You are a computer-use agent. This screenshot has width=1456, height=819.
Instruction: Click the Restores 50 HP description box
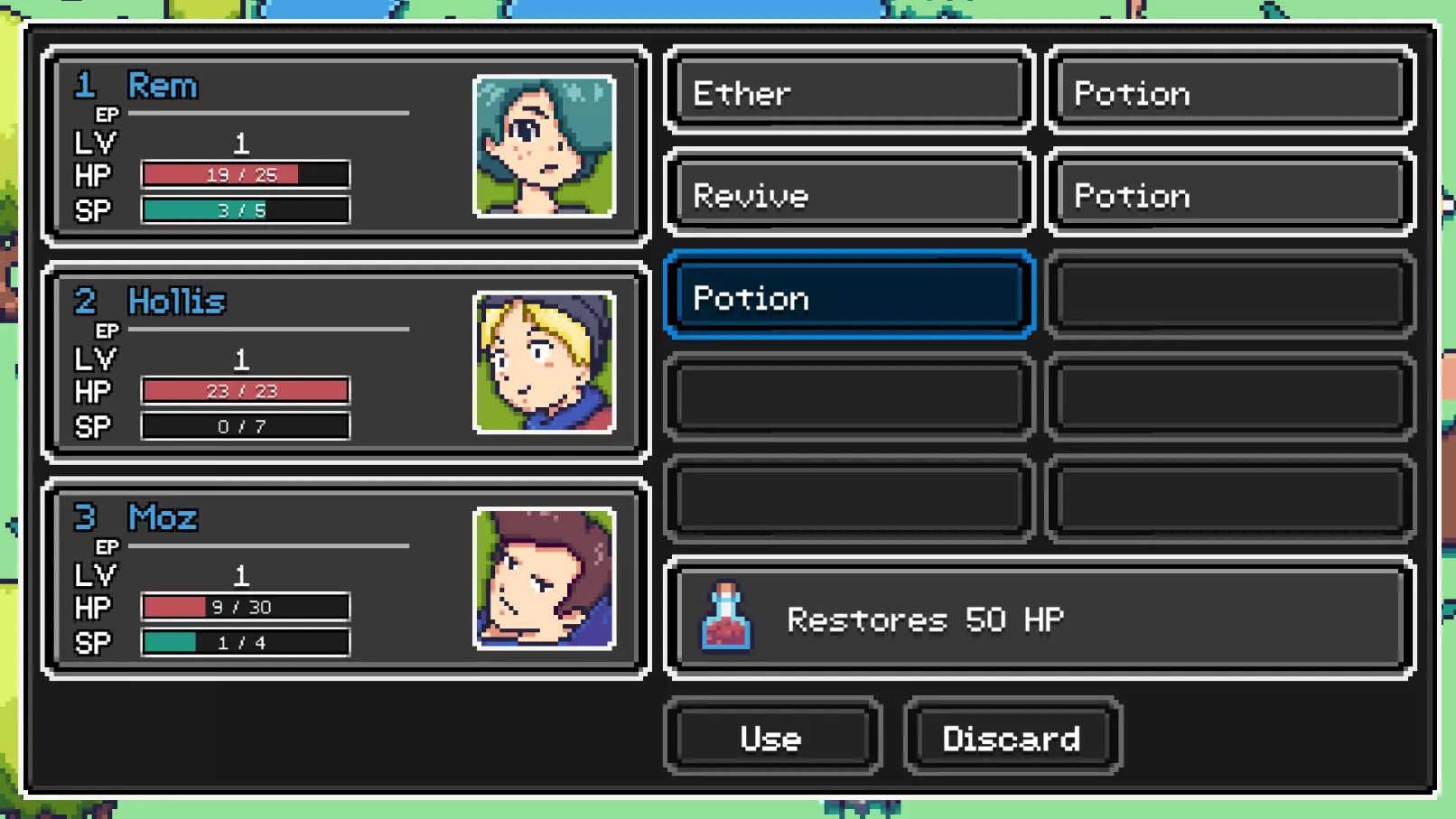(x=1034, y=619)
